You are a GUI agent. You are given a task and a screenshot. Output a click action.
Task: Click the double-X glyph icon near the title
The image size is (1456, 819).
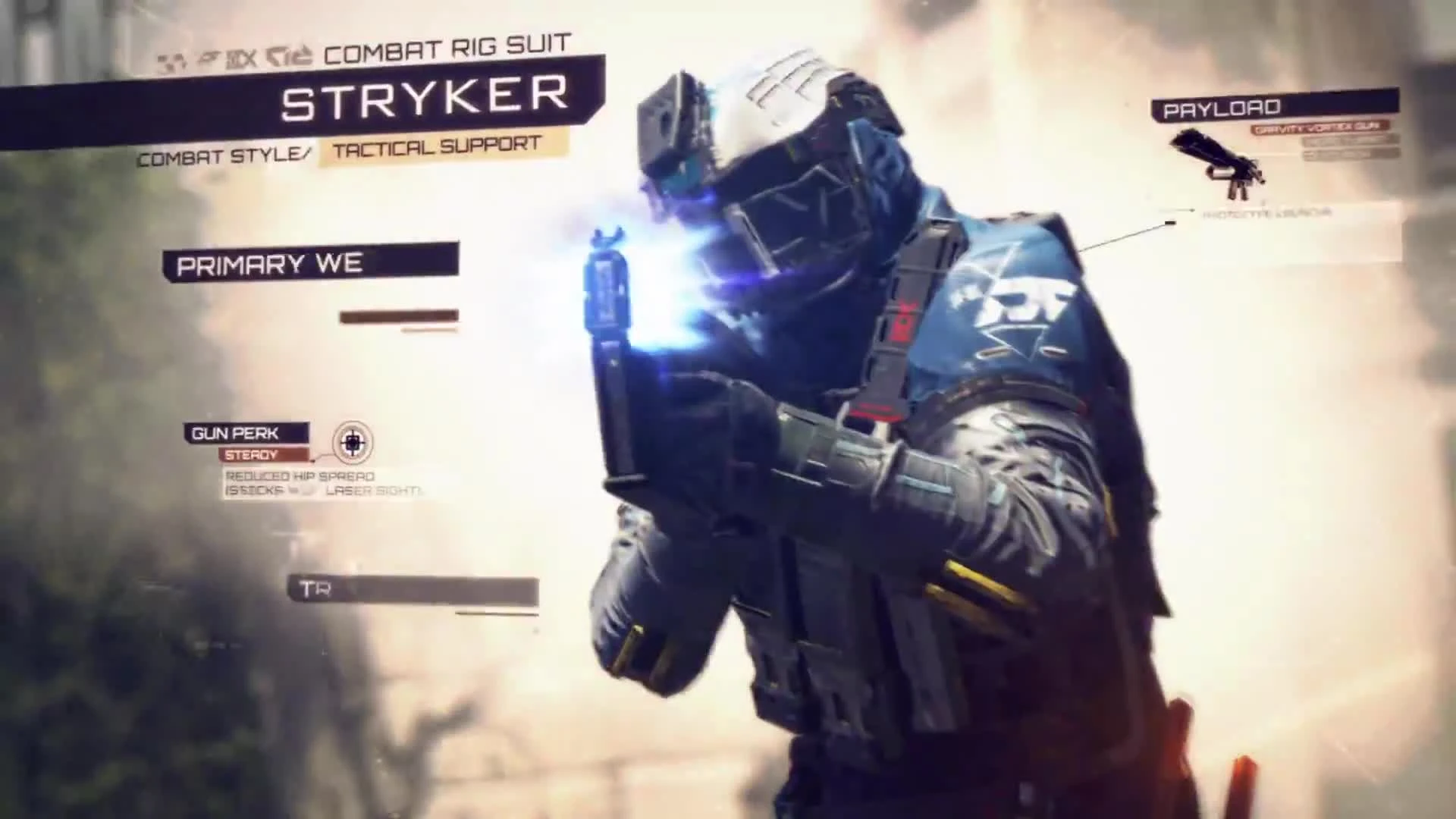tap(243, 55)
